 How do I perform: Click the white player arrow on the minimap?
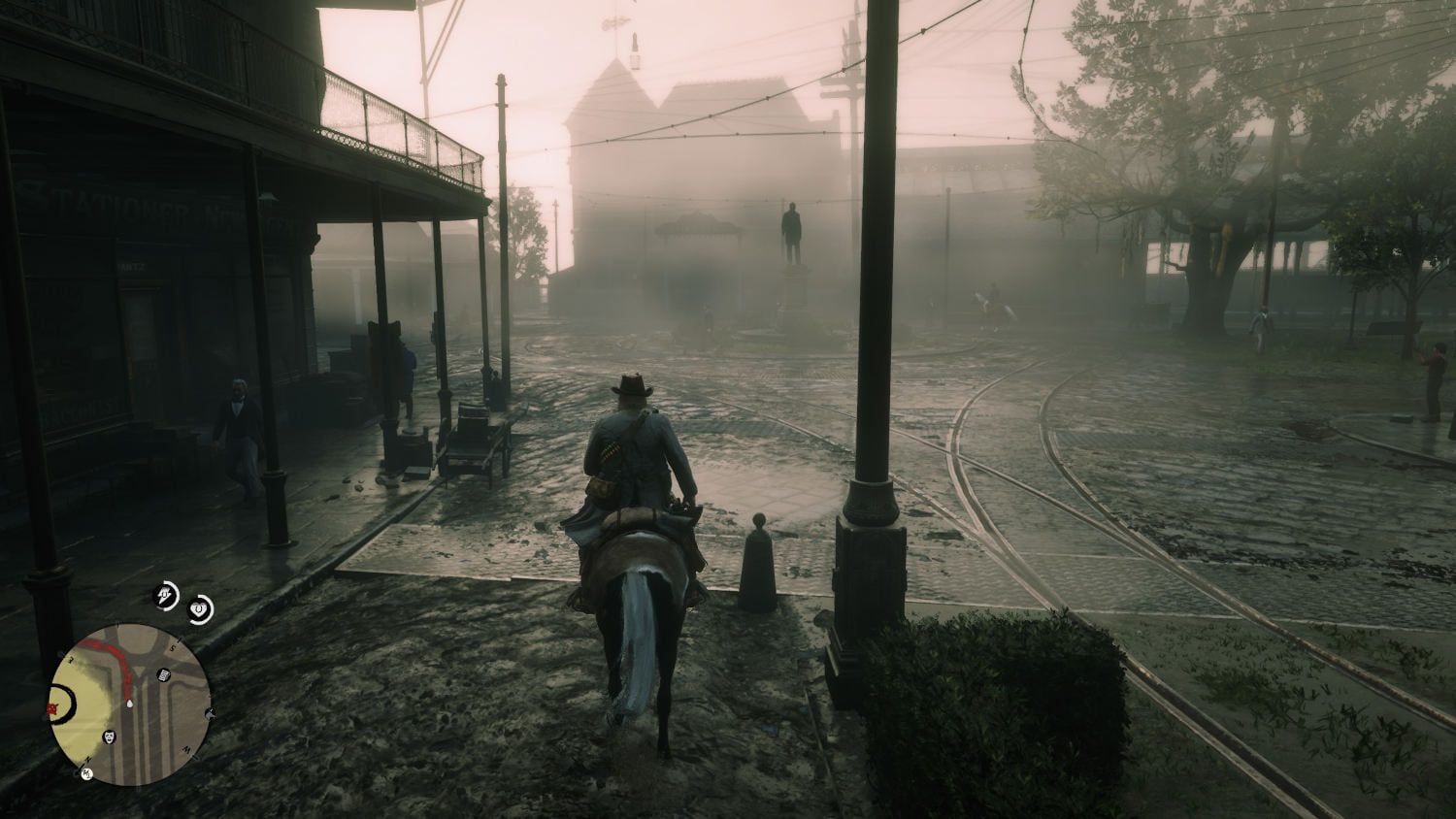coord(129,703)
